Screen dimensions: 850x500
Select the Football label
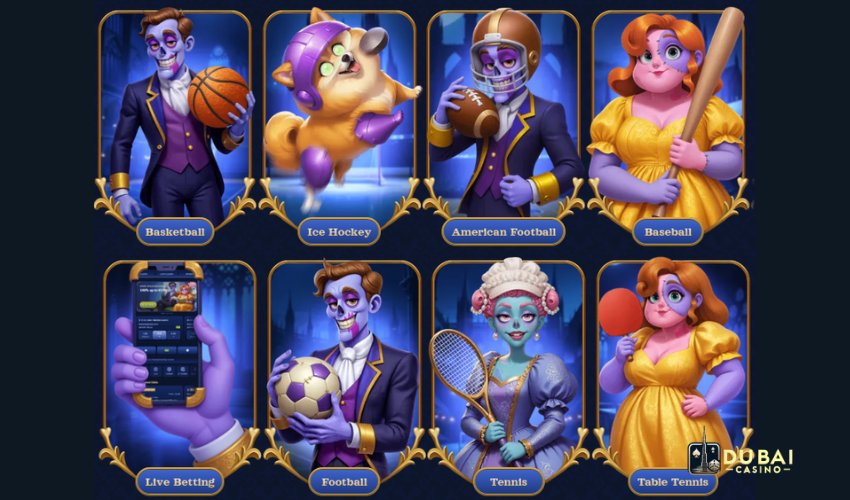(x=343, y=482)
